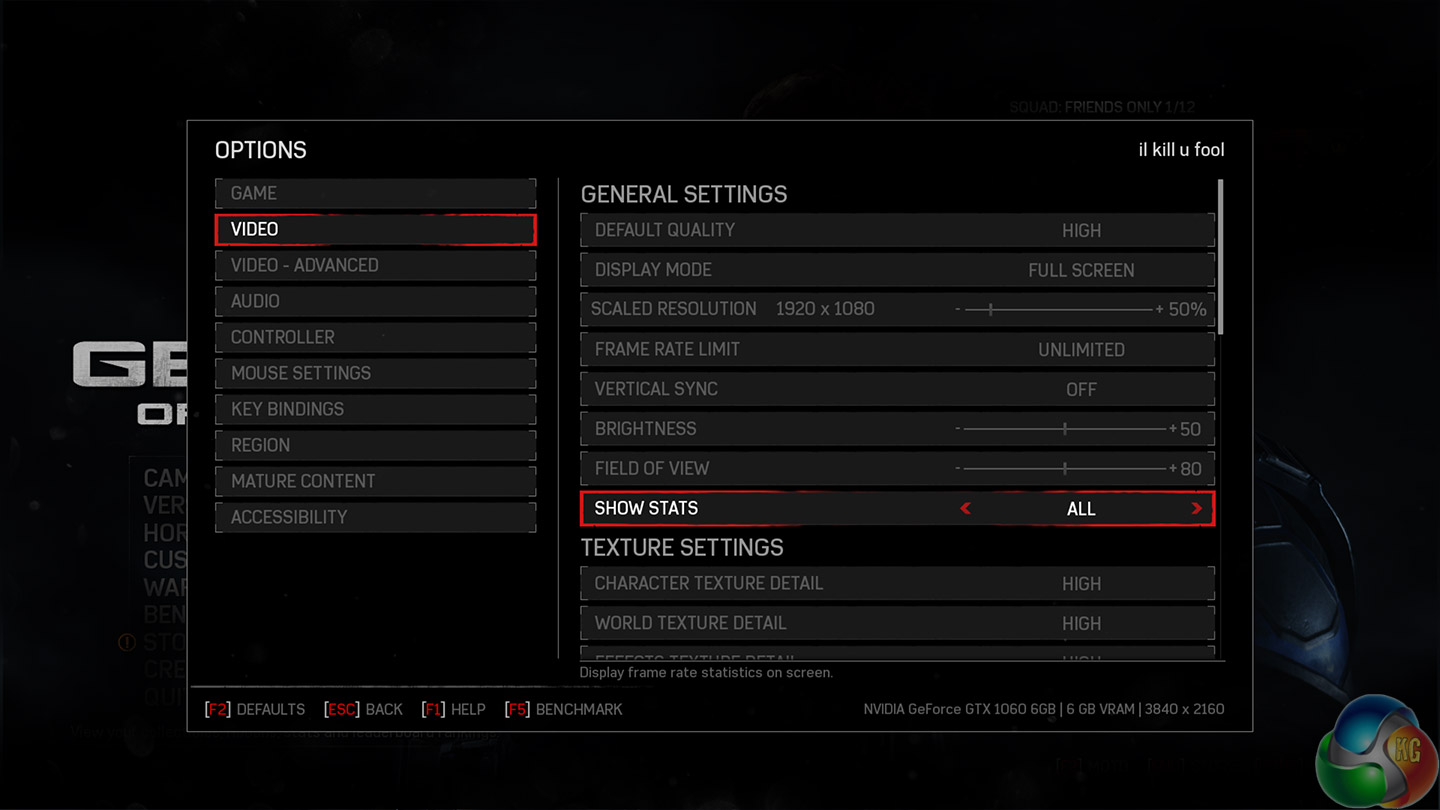Click the left arrow on Show Stats
1440x810 pixels.
966,509
